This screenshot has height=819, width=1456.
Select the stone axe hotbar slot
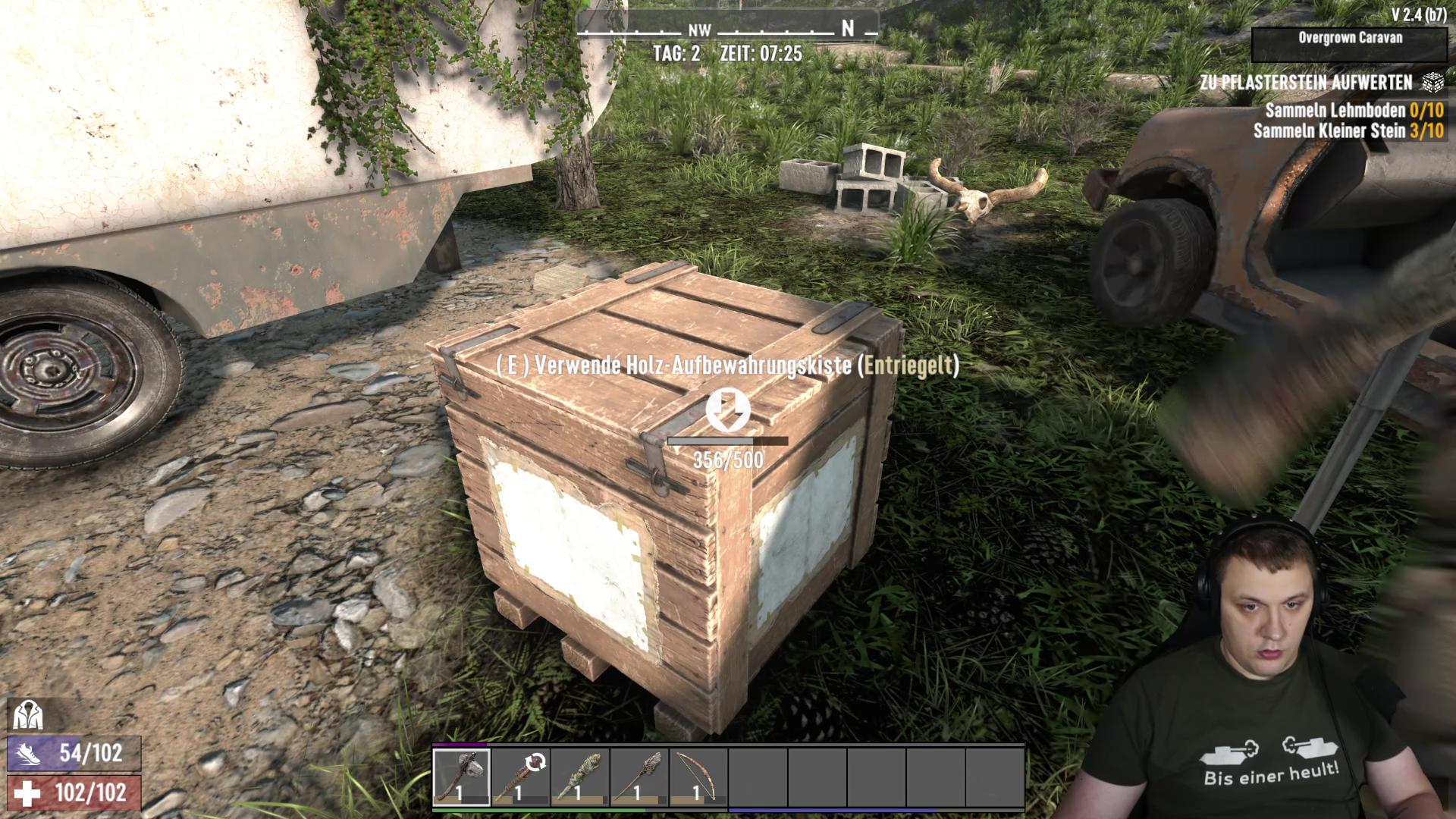pos(461,777)
